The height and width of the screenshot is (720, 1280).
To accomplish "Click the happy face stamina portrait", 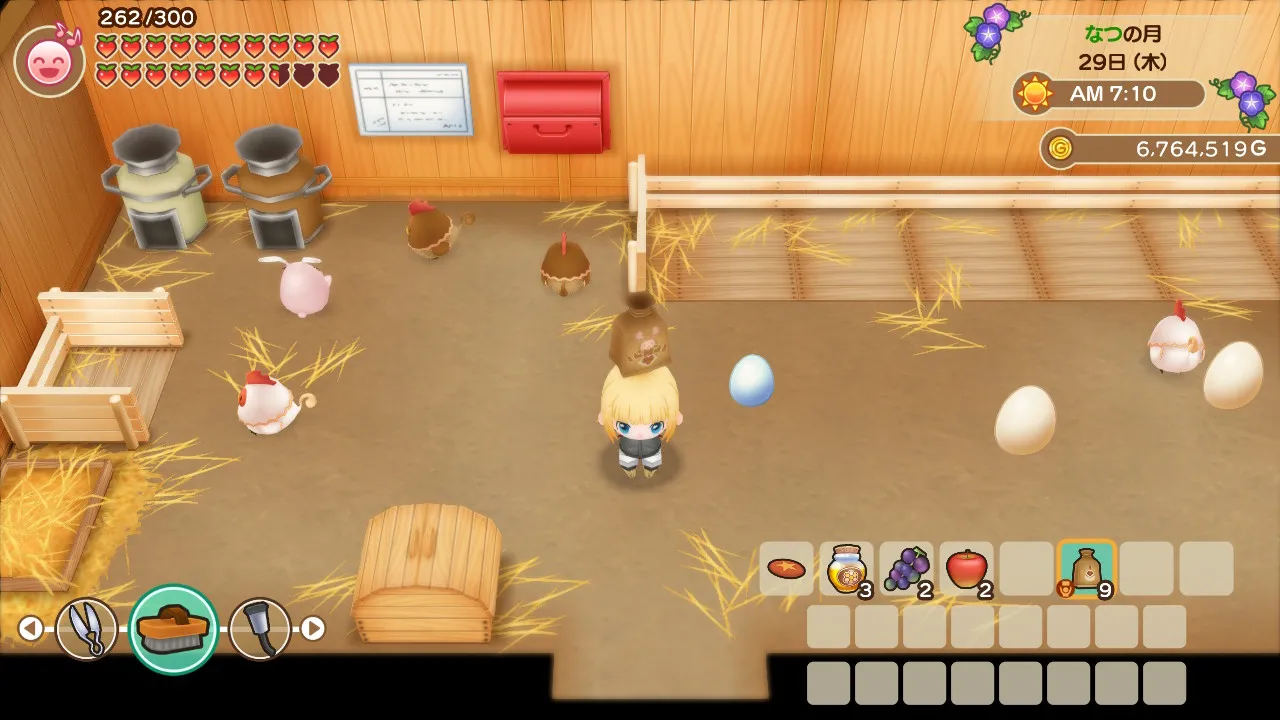I will [x=49, y=62].
